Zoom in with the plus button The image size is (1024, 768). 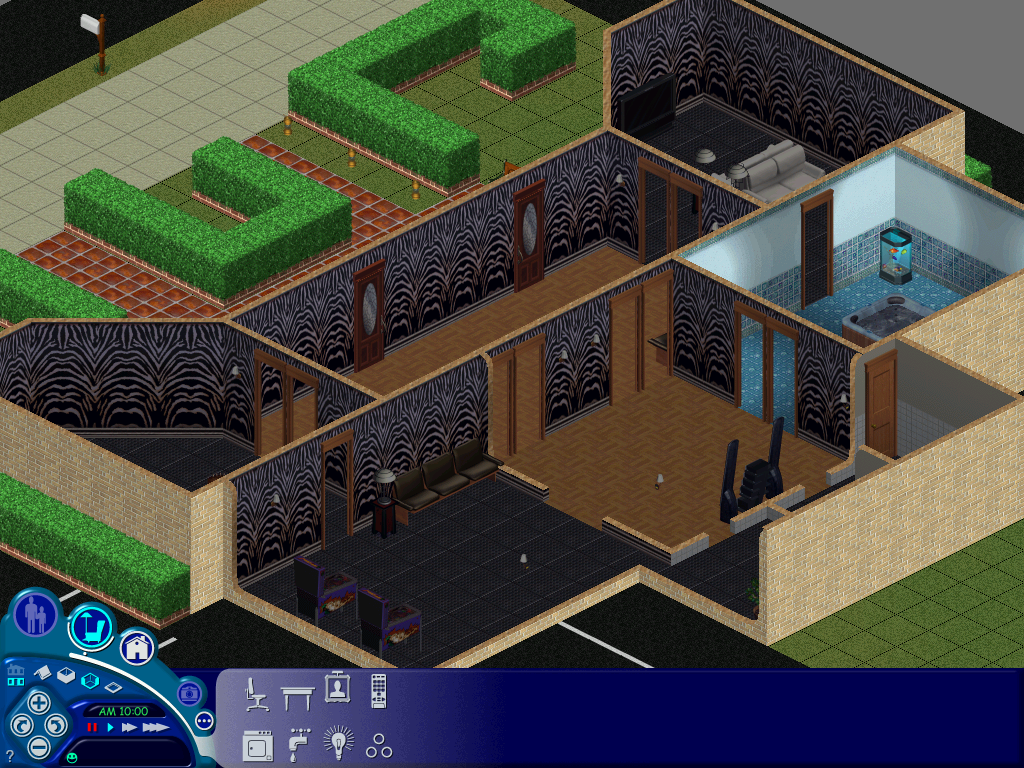[38, 702]
